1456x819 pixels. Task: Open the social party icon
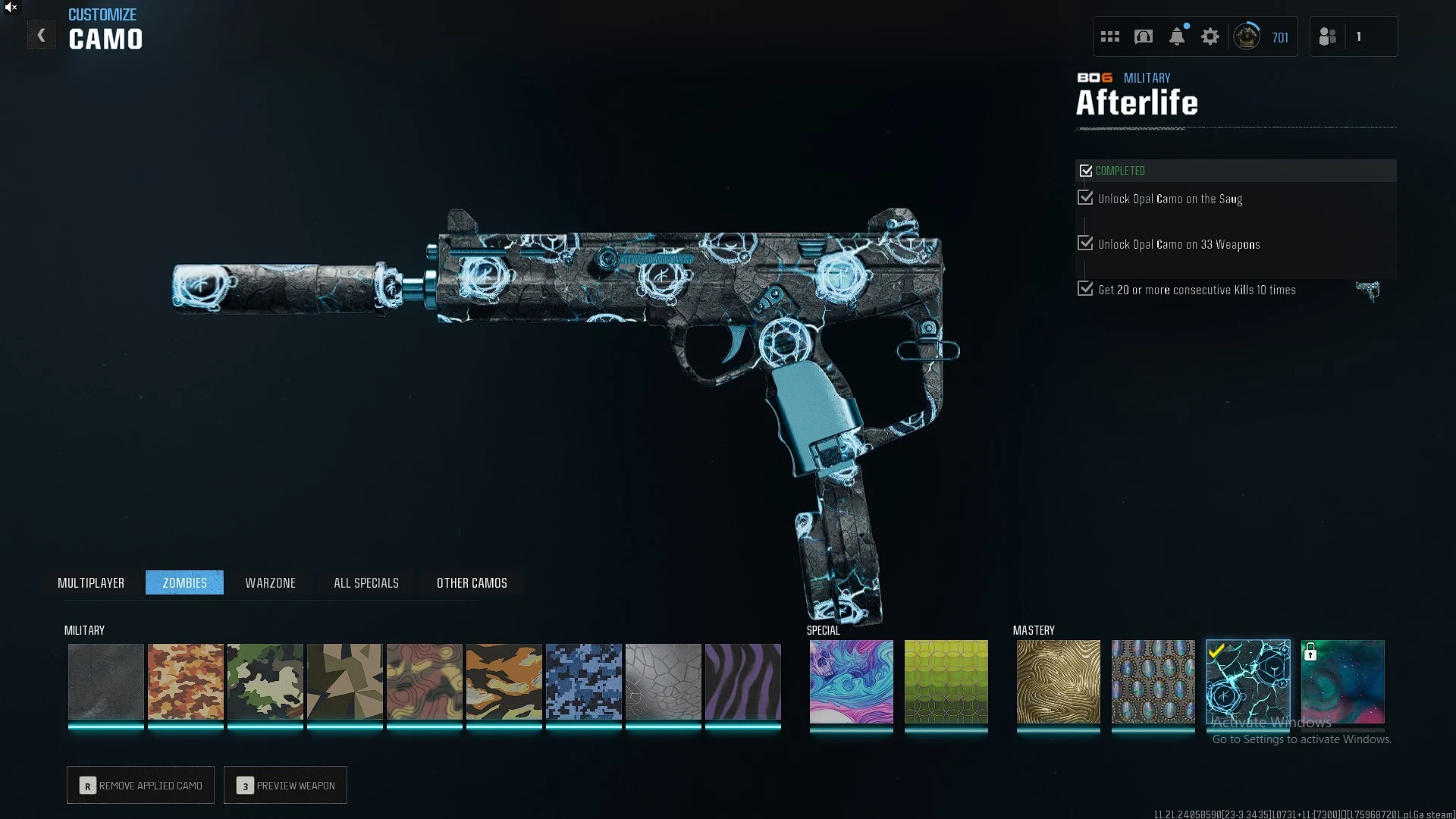tap(1328, 36)
